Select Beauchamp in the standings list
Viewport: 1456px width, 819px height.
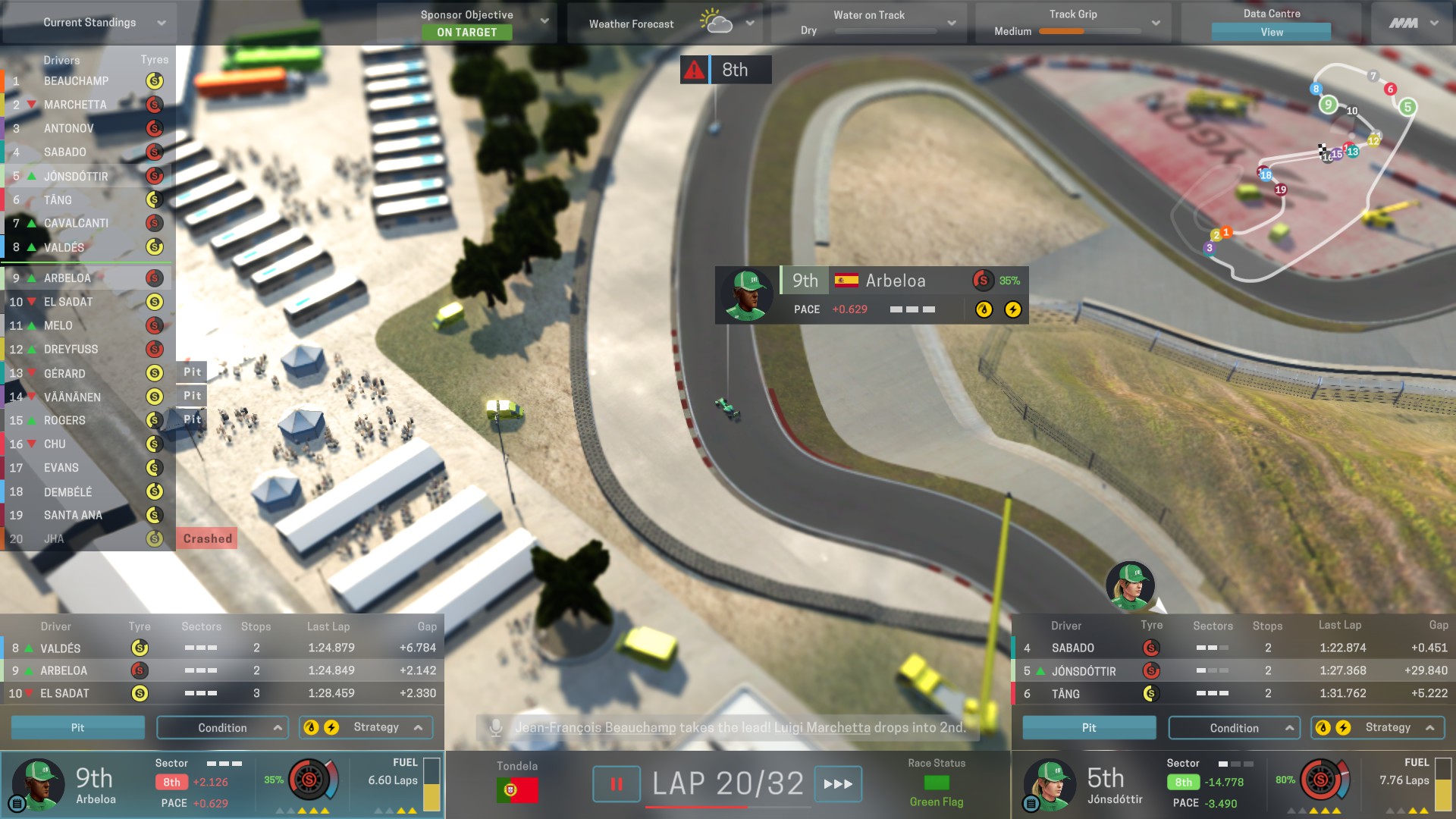click(76, 81)
